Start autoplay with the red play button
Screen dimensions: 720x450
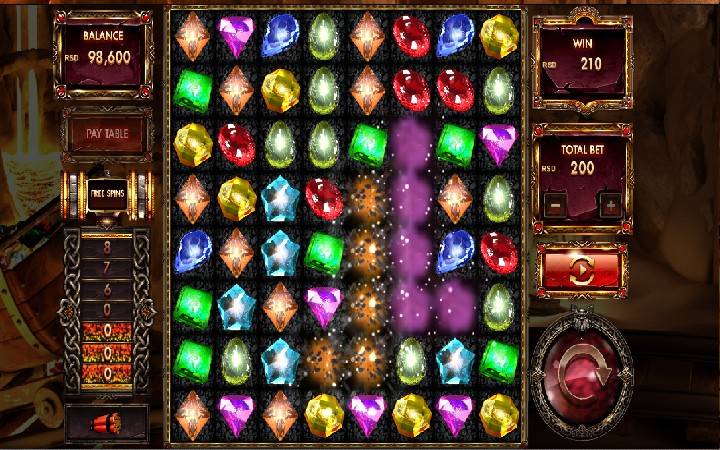click(582, 271)
